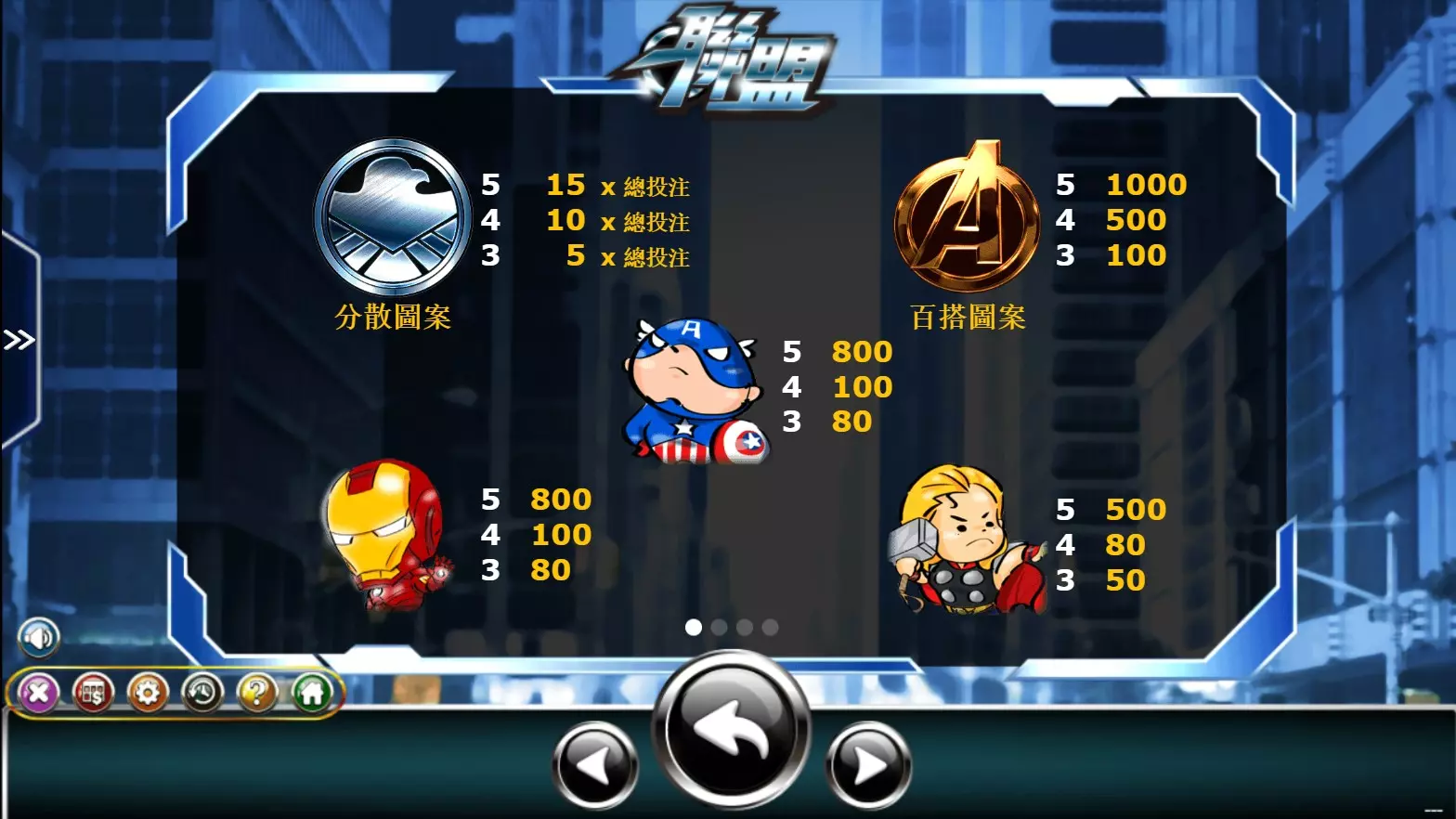
Task: Open the cashier red dollar icon
Action: 91,693
